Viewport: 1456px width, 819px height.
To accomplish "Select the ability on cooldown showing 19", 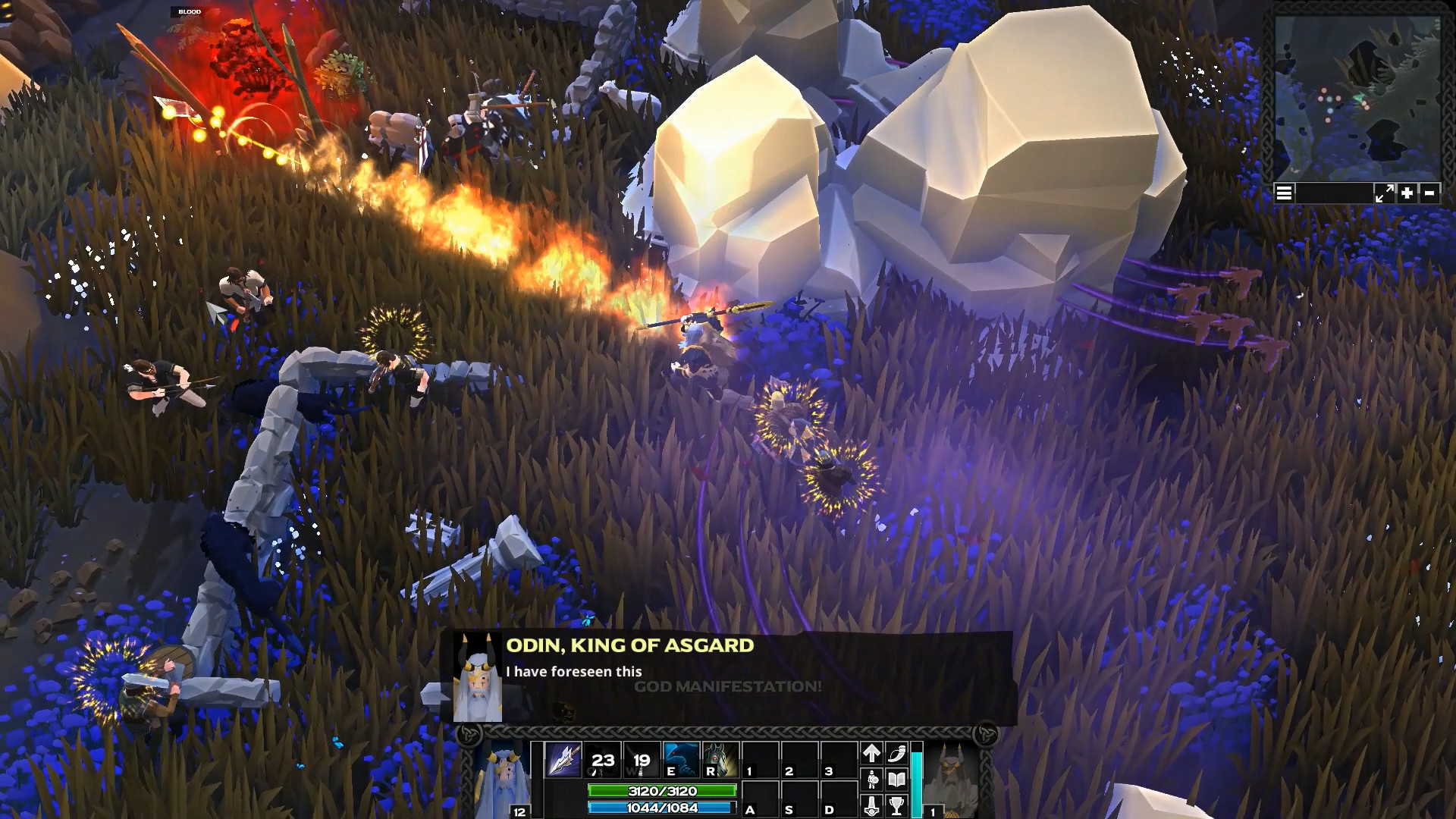I will [x=642, y=759].
